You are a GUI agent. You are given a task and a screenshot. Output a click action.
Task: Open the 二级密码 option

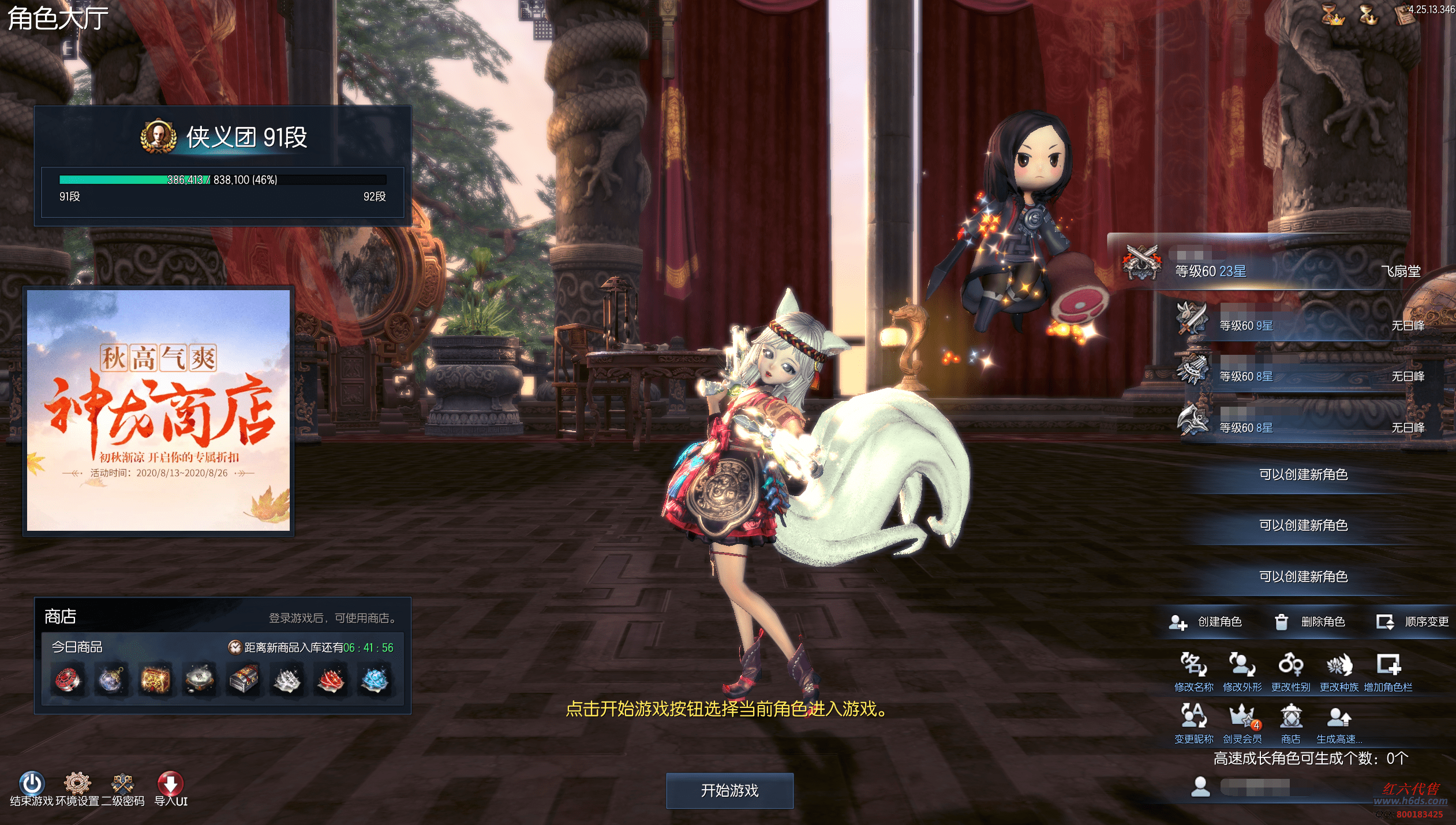tap(123, 783)
